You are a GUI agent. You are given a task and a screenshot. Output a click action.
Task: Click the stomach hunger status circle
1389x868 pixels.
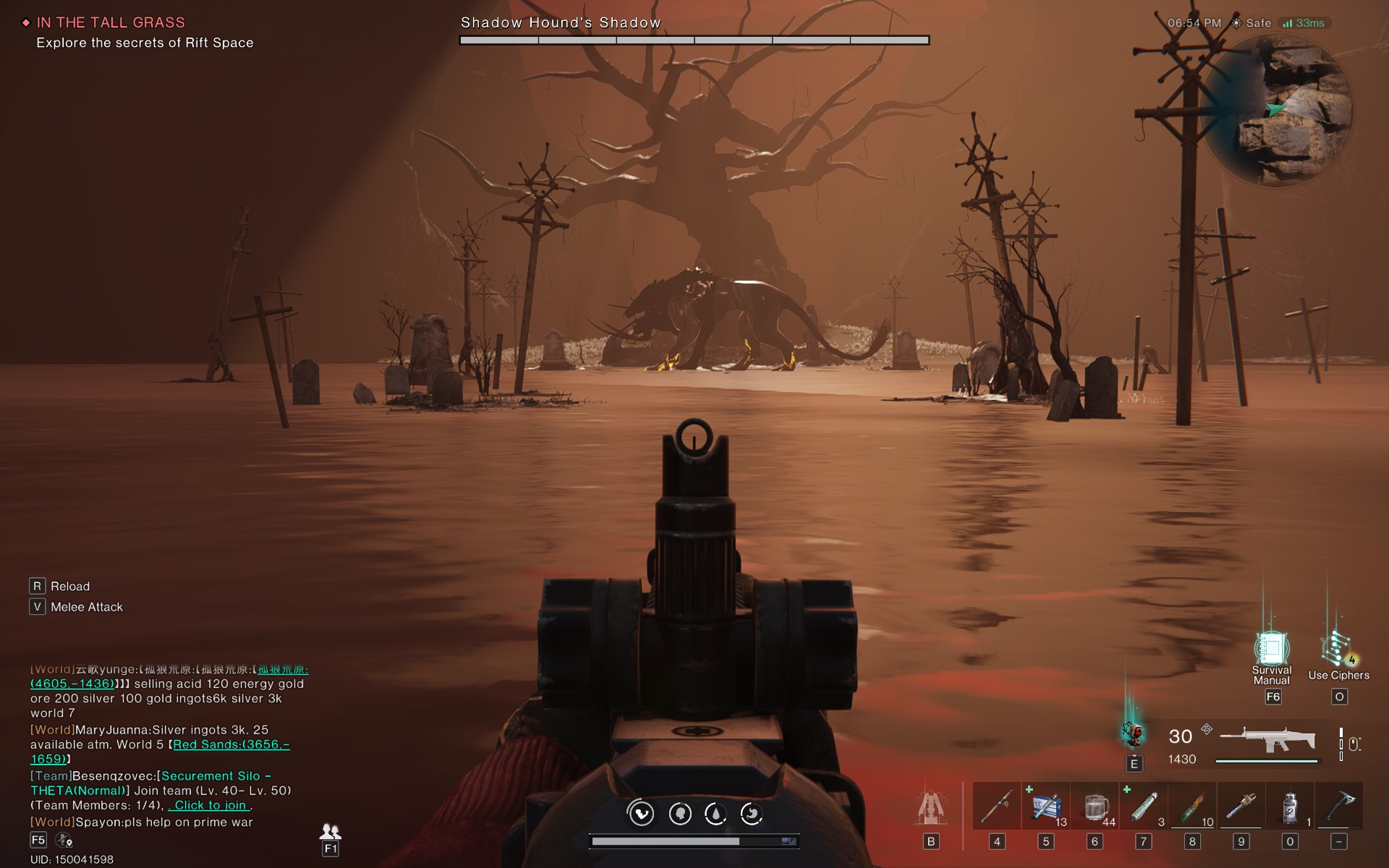tap(751, 812)
